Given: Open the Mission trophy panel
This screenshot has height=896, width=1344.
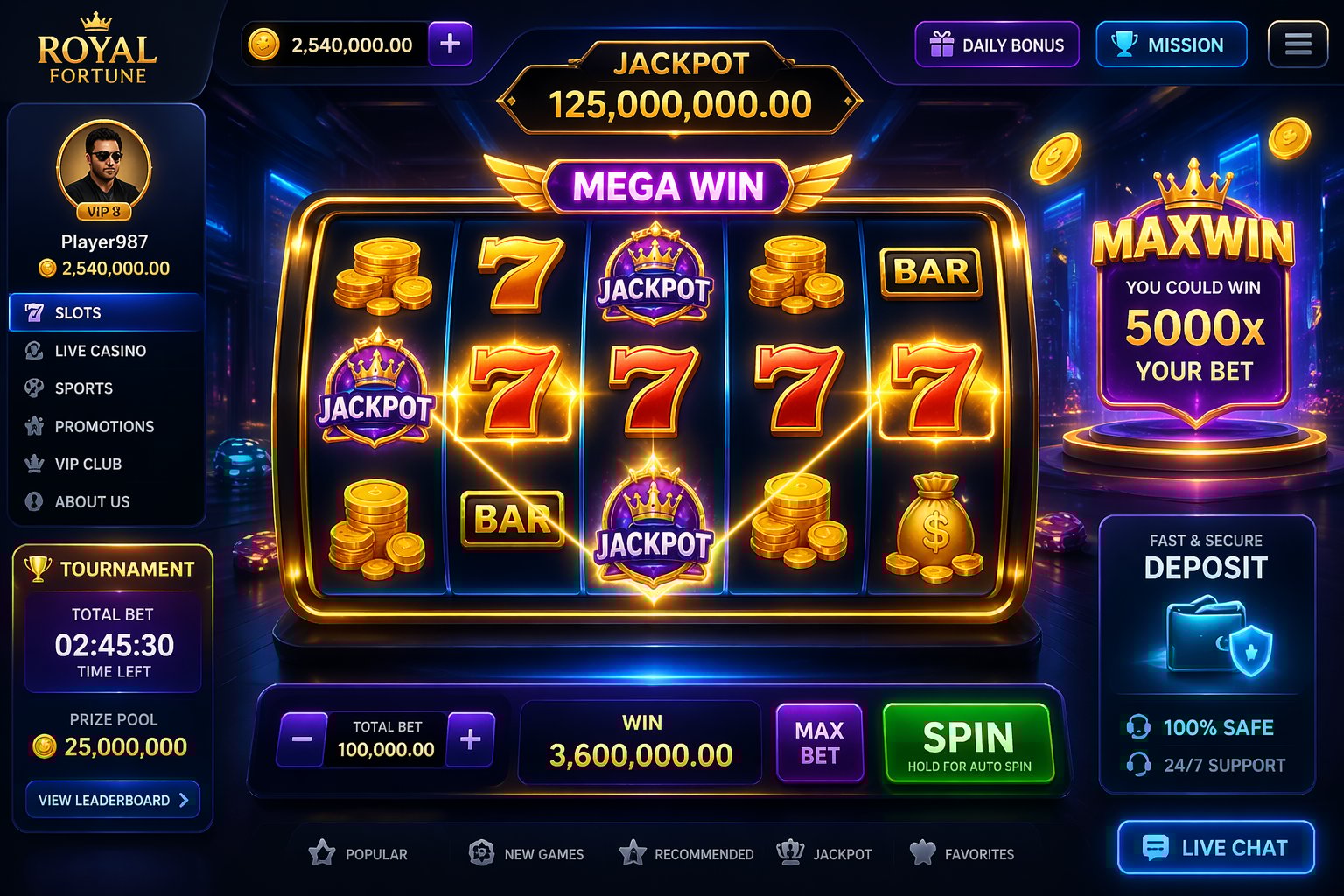Looking at the screenshot, I should pos(1171,45).
